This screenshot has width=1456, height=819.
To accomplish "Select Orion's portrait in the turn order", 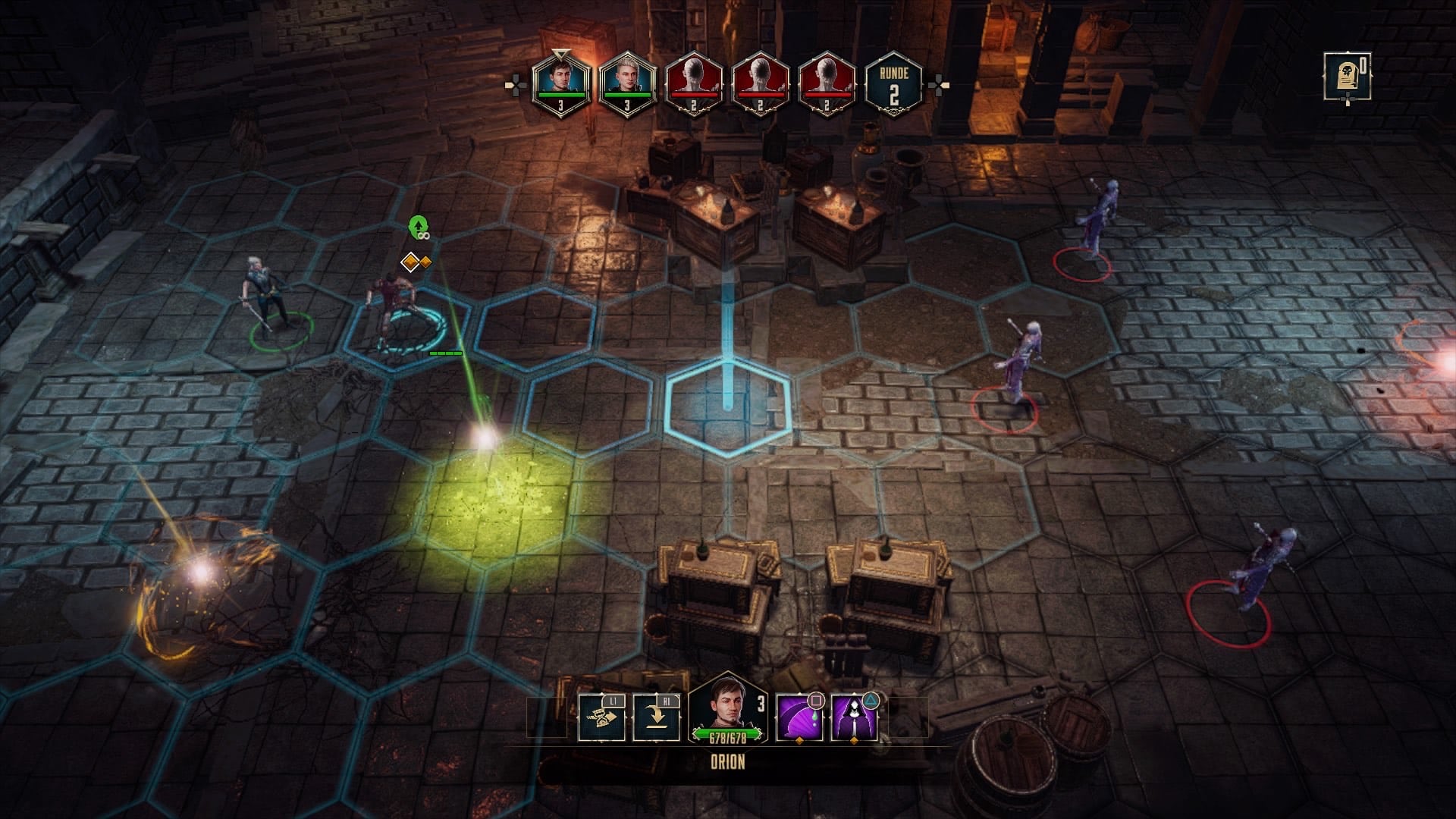I will click(560, 83).
